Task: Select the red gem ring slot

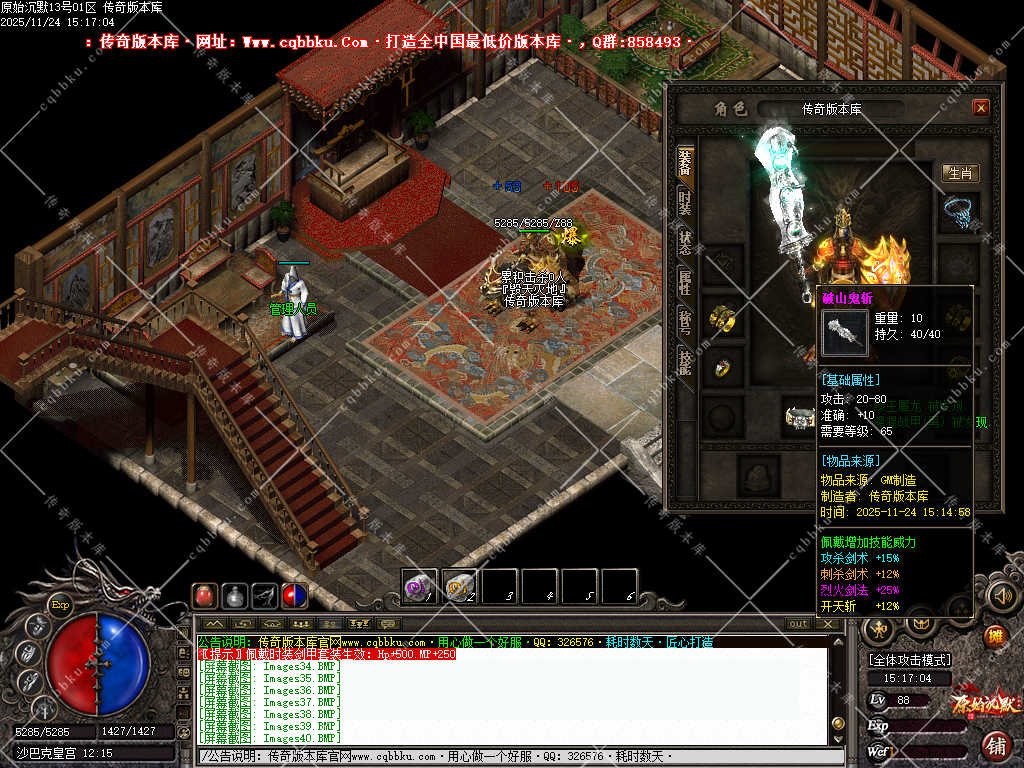Action: coord(722,368)
